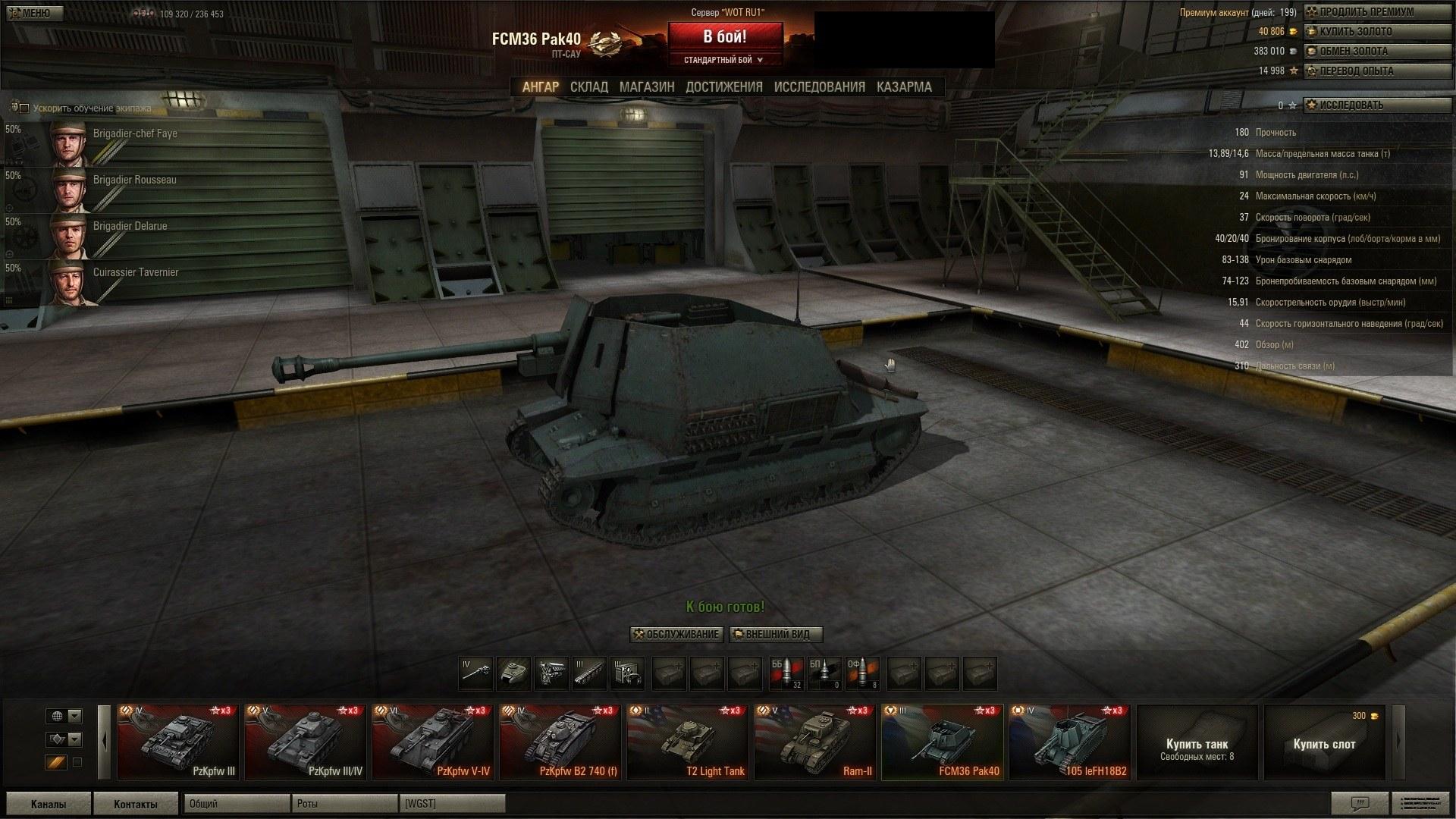
Task: Start battle with the В бой! button
Action: 724,36
